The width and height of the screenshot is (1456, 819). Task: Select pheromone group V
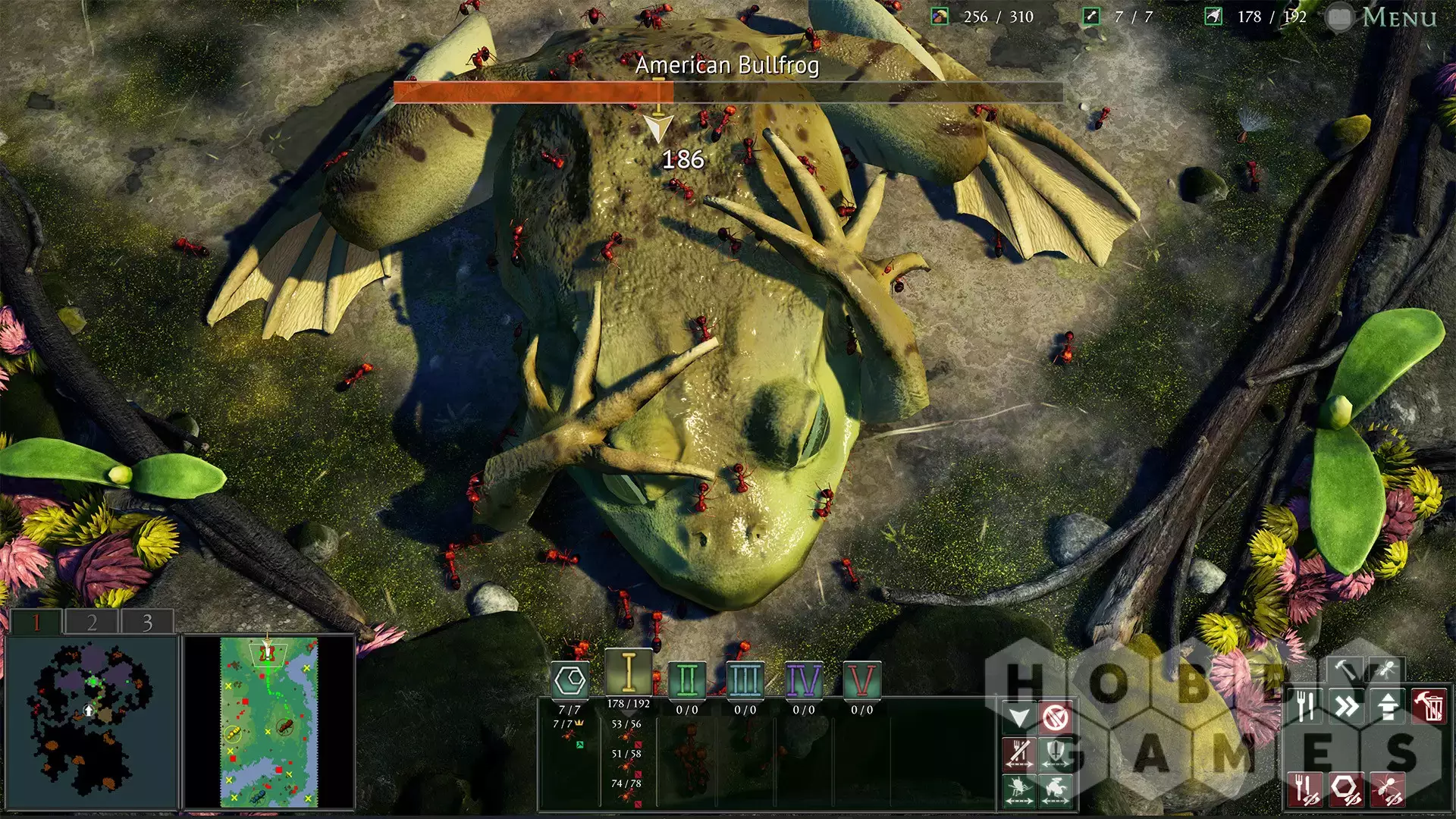[x=861, y=680]
